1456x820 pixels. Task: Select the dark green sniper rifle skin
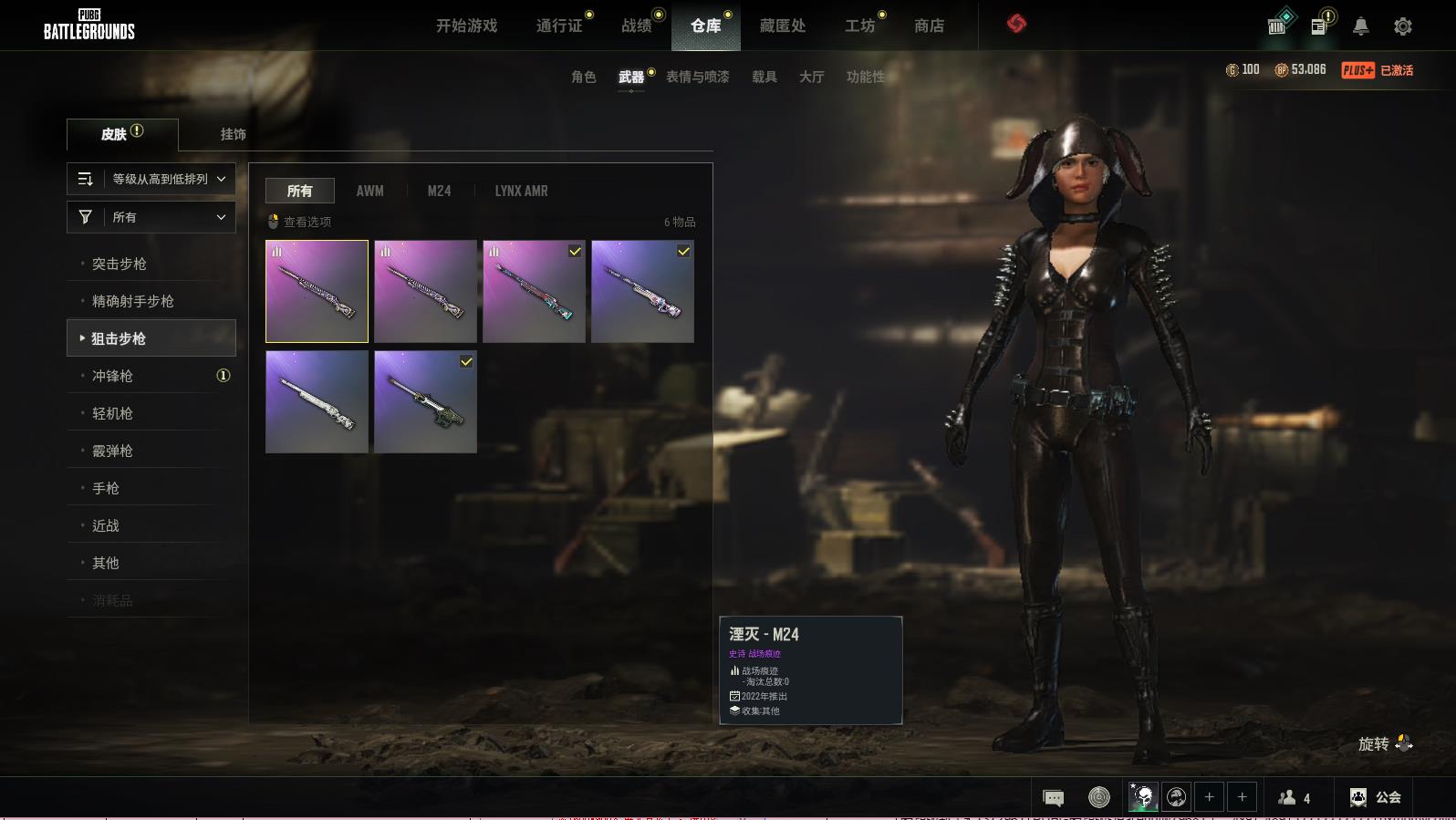click(425, 402)
